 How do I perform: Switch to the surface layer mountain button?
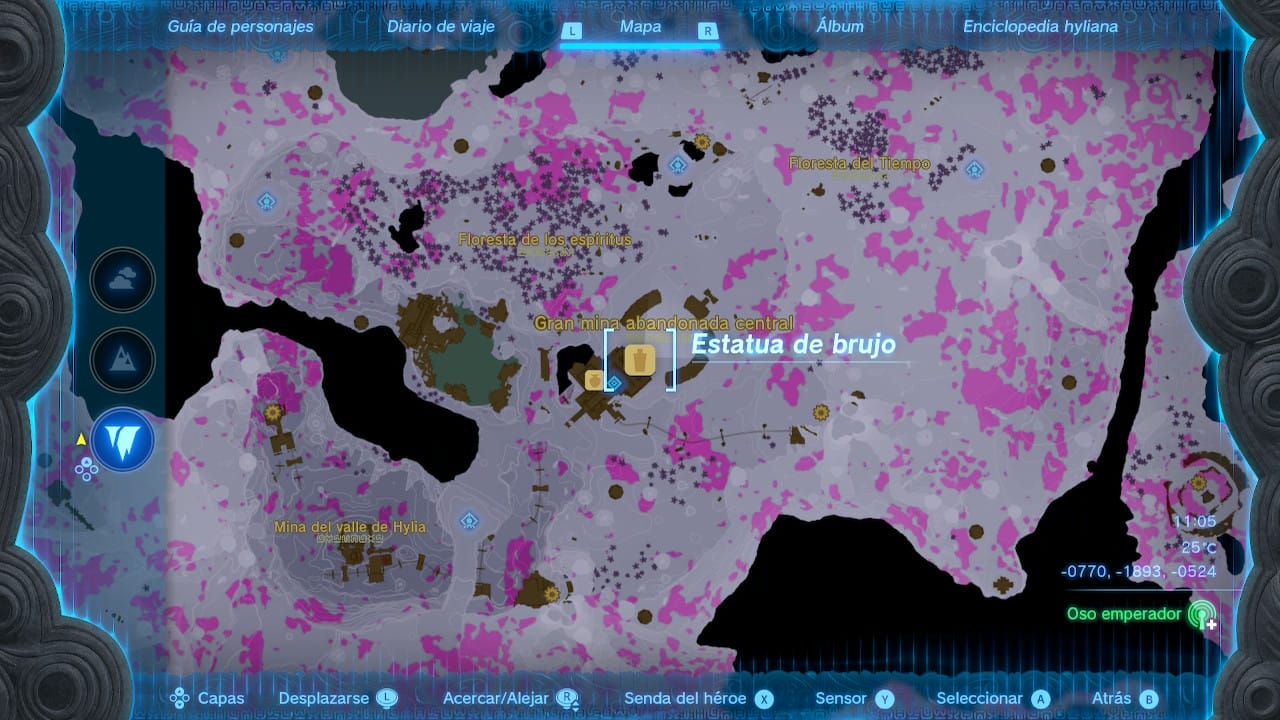(x=123, y=360)
